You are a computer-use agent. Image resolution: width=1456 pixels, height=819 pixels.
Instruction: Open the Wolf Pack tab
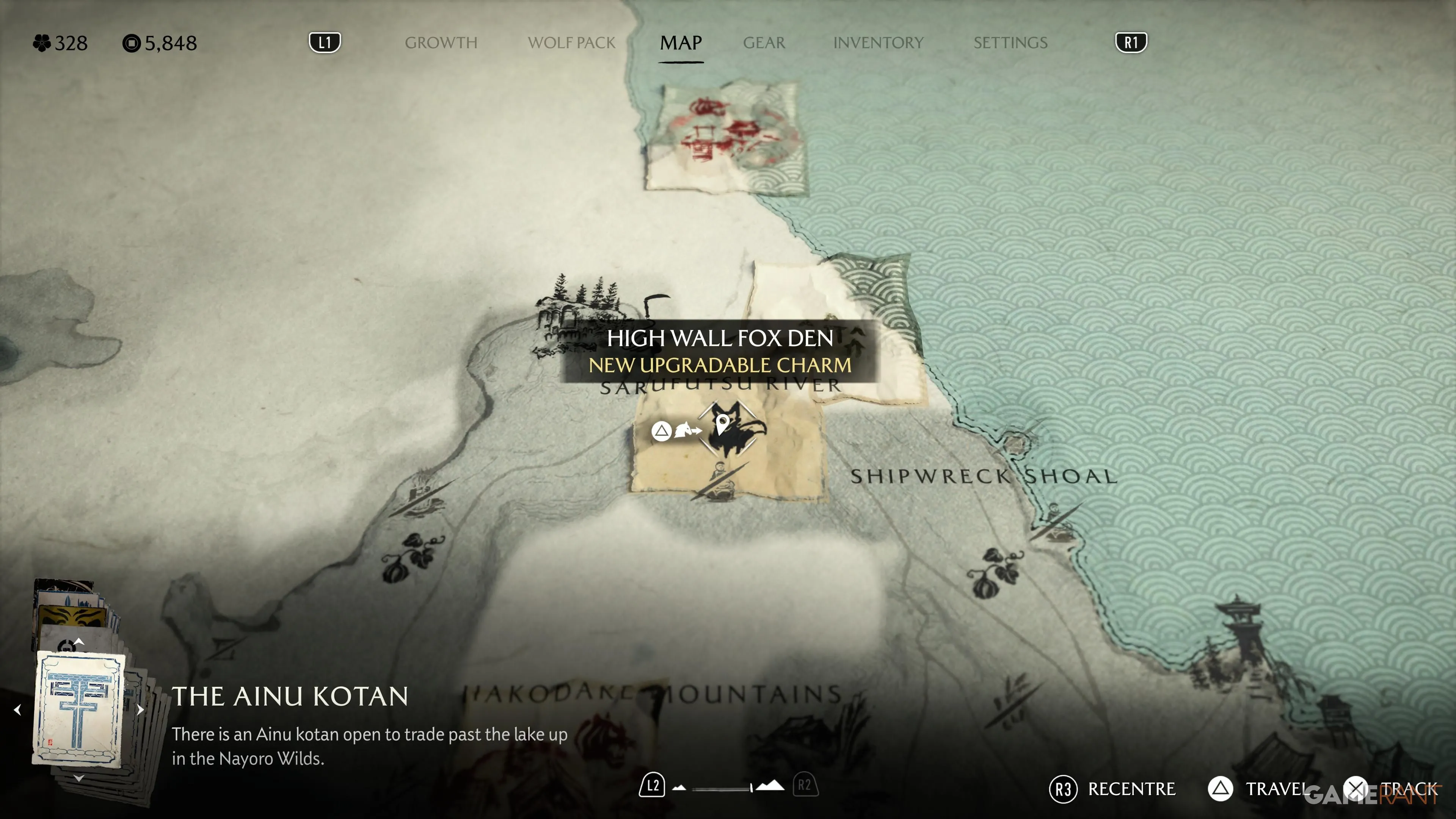(571, 43)
